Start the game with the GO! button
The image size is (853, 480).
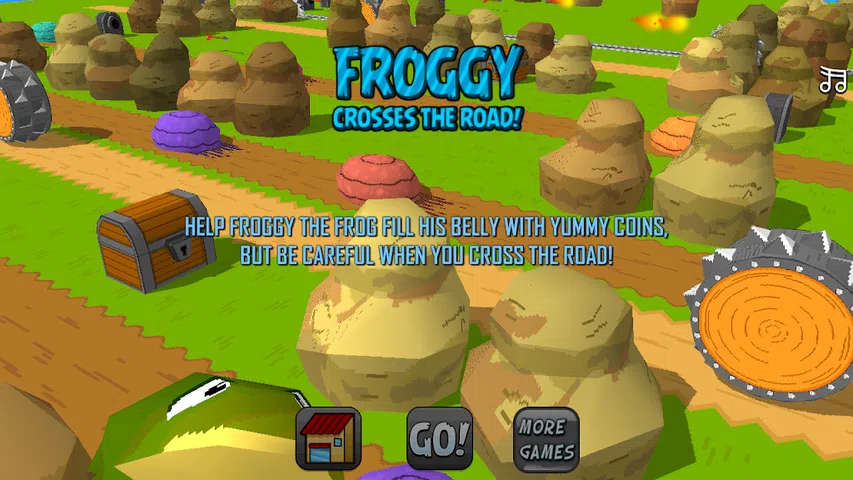(x=439, y=438)
